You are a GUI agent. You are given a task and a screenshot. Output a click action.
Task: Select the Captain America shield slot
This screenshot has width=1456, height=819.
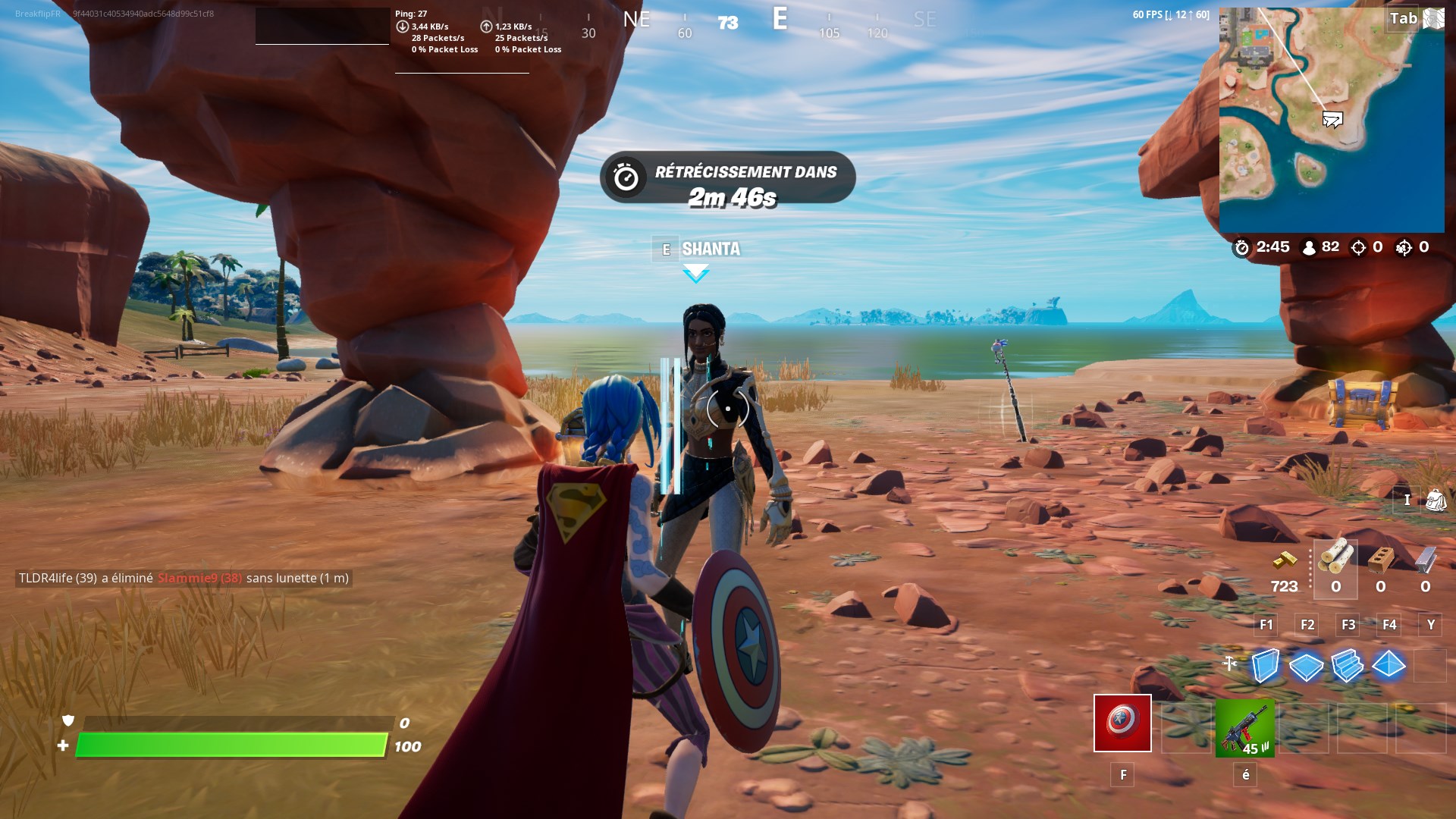click(x=1122, y=723)
